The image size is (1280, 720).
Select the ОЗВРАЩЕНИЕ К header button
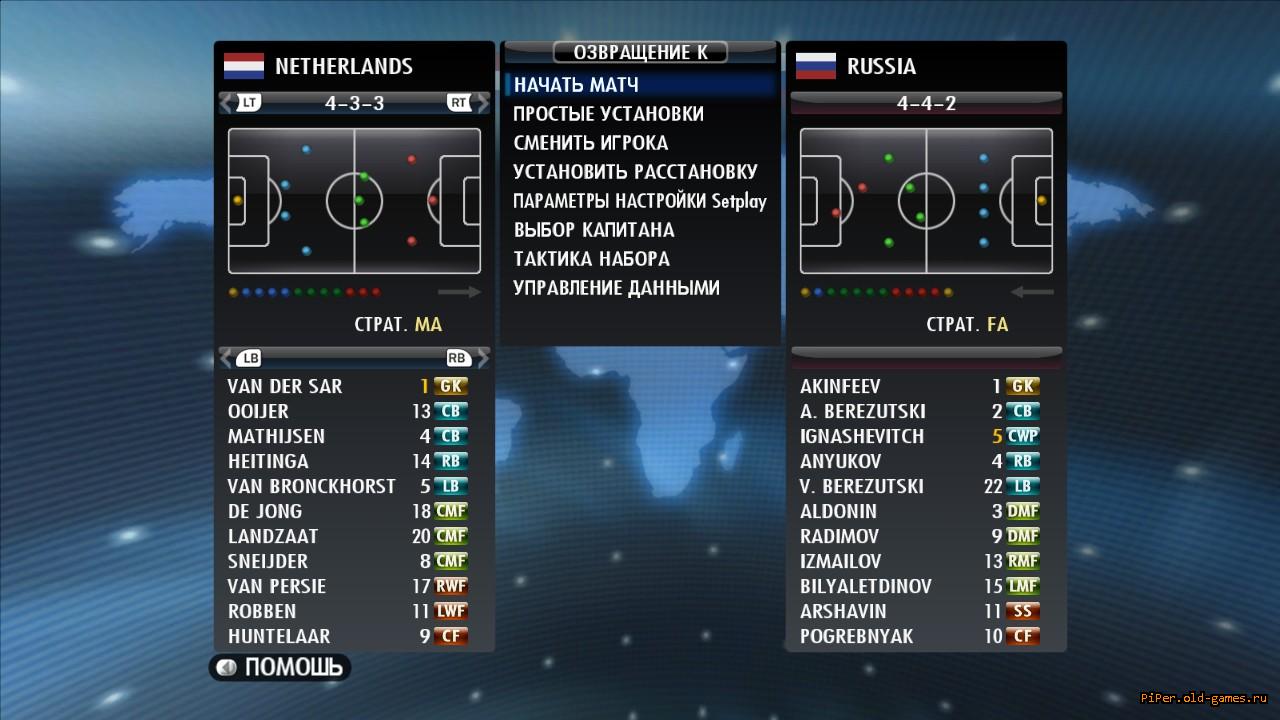point(640,52)
